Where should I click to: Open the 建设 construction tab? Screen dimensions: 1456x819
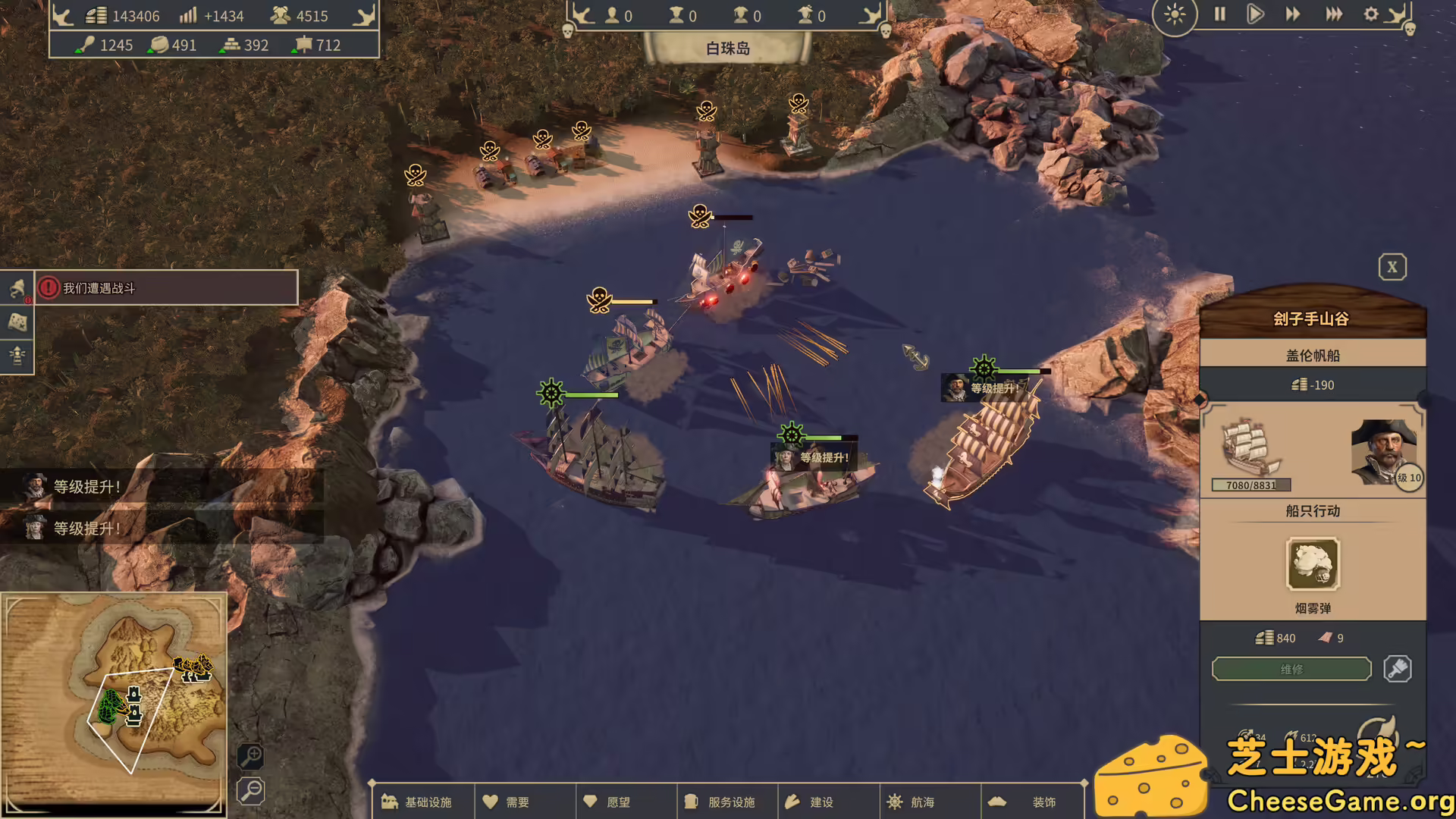[x=828, y=802]
